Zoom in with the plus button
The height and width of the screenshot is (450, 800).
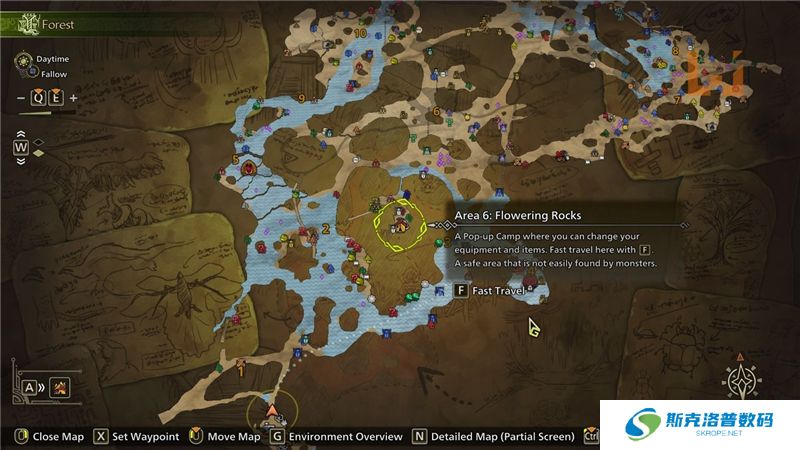coord(73,98)
